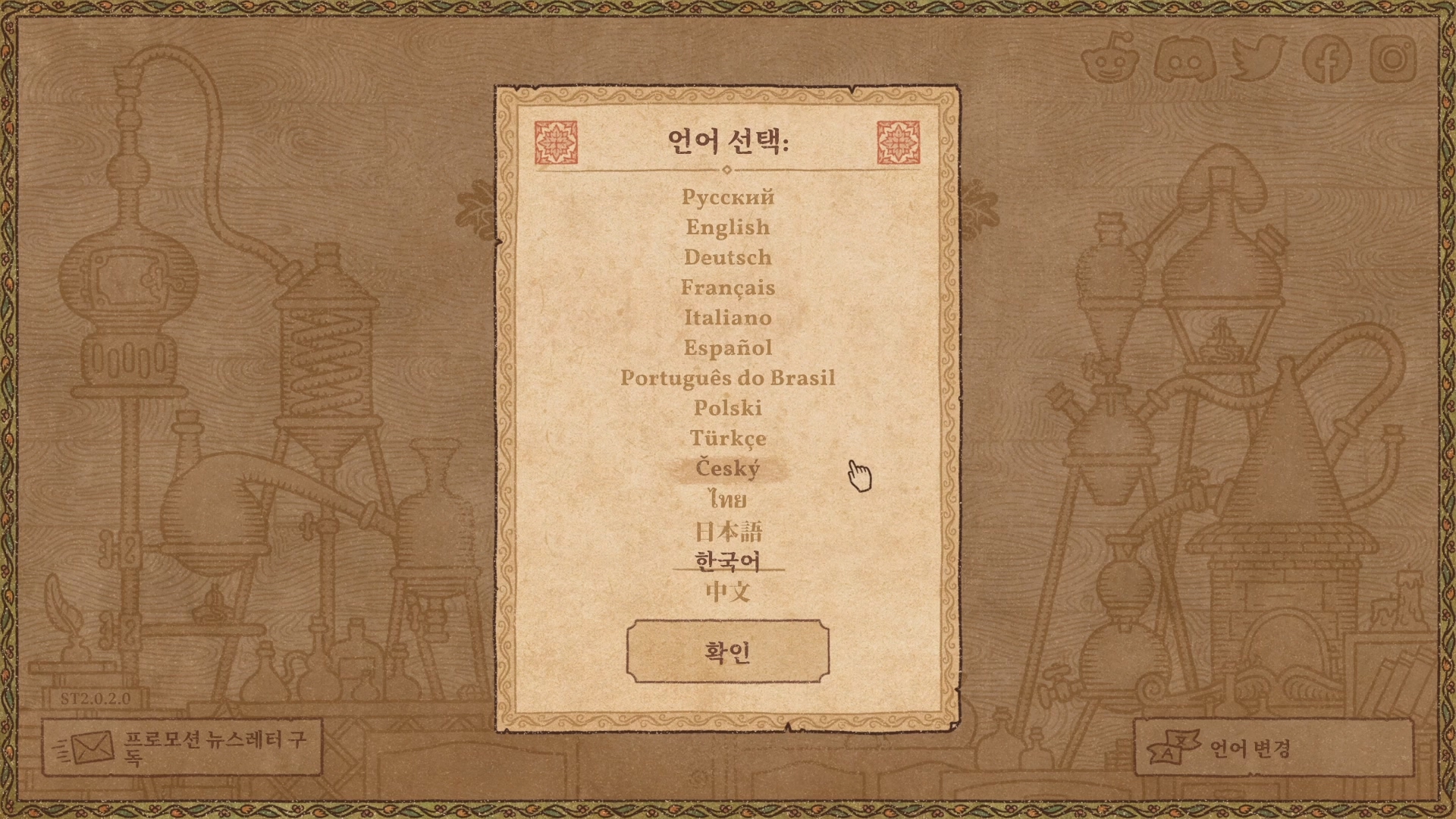The image size is (1456, 819).
Task: Visit the Twitter bird icon link
Action: (1257, 59)
